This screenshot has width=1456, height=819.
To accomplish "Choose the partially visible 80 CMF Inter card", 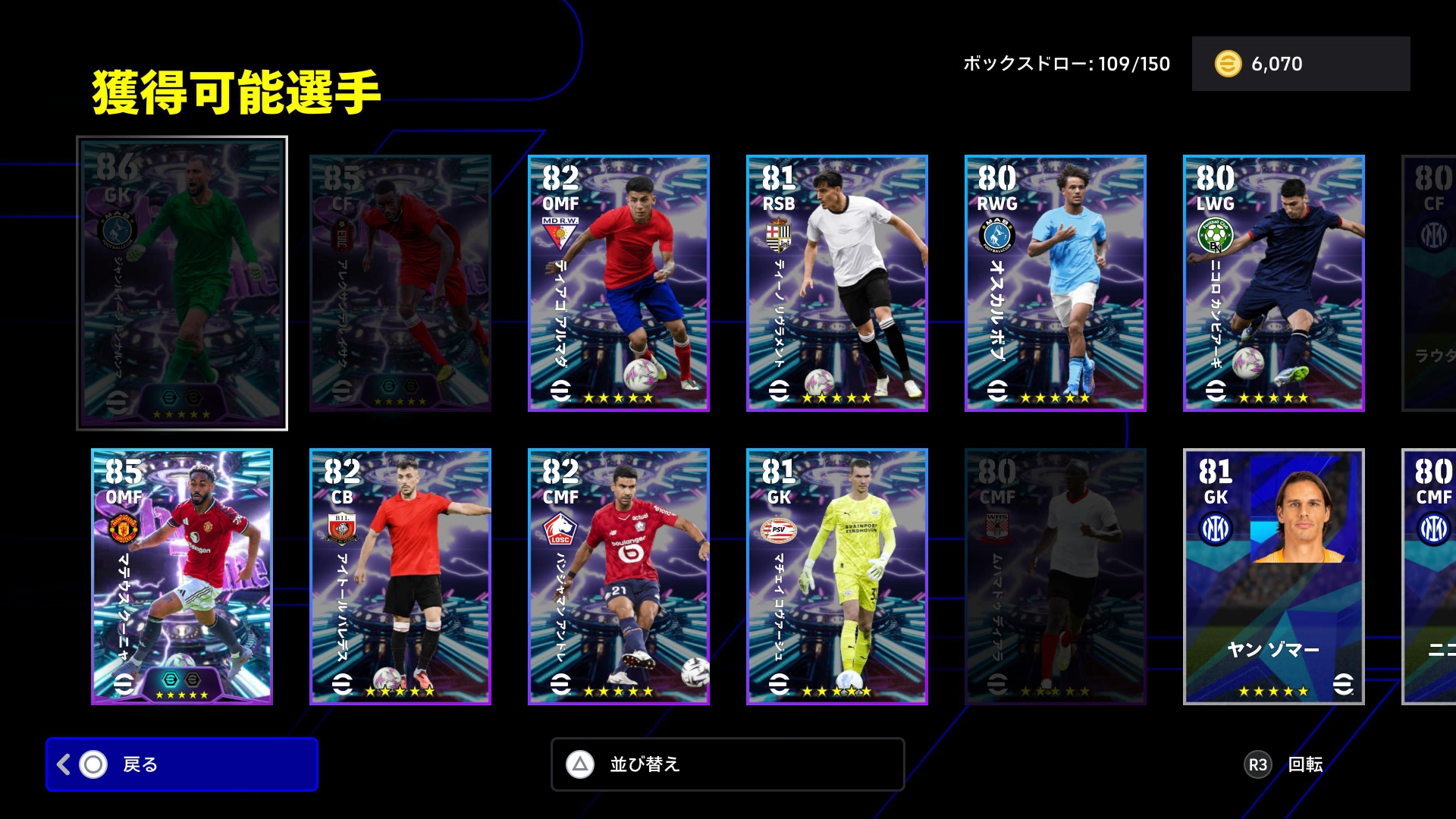I will click(1429, 576).
